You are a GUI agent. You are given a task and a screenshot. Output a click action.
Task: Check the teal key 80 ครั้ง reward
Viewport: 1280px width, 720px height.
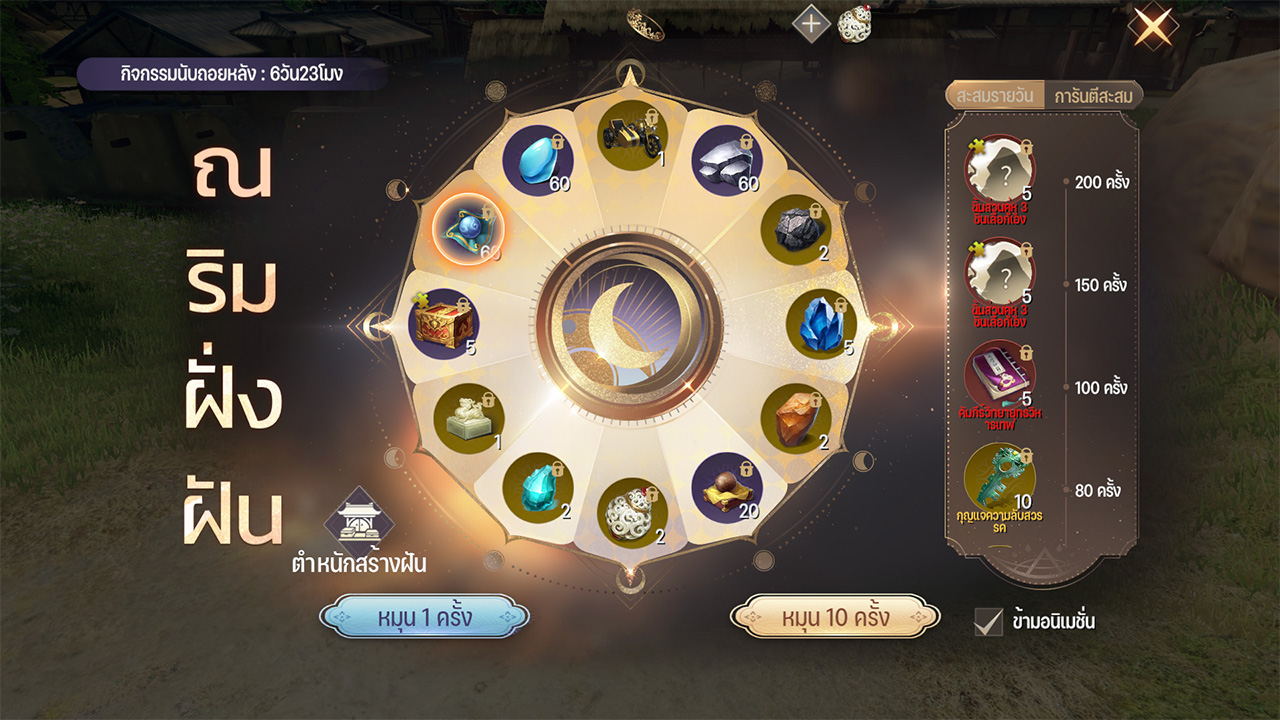tap(1000, 477)
